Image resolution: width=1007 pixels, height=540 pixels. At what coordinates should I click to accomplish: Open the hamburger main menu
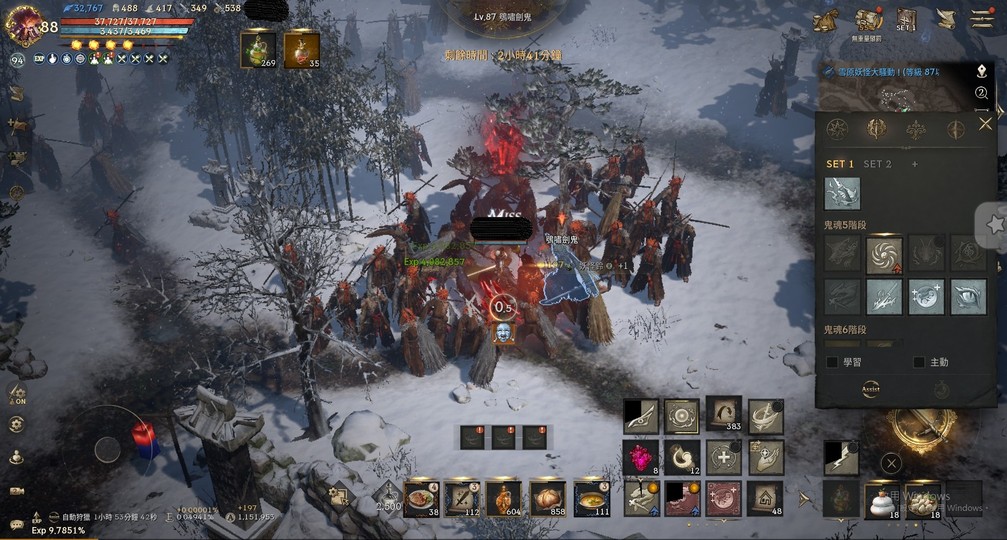point(982,19)
